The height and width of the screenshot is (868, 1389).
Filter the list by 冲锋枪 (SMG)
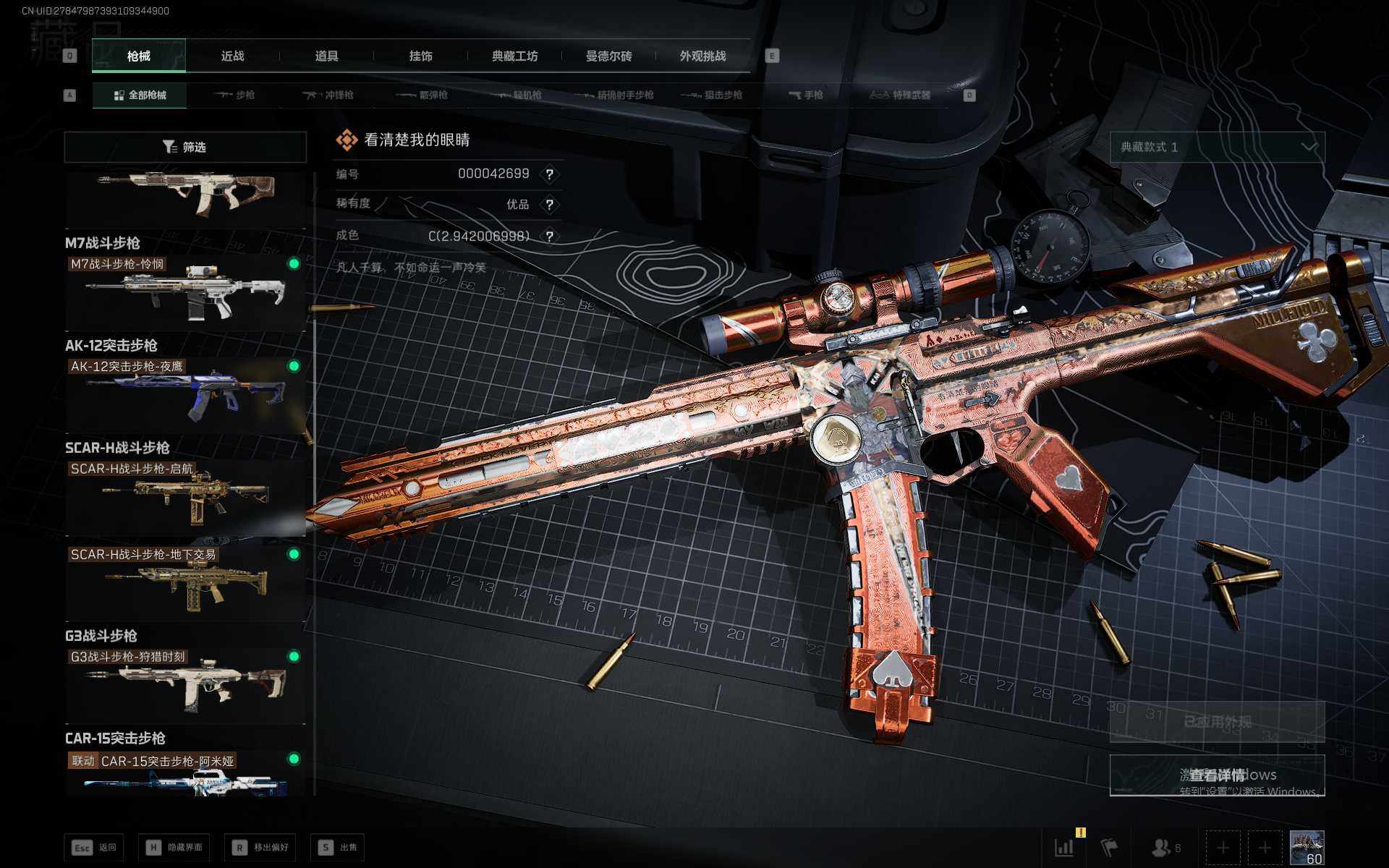(x=329, y=95)
